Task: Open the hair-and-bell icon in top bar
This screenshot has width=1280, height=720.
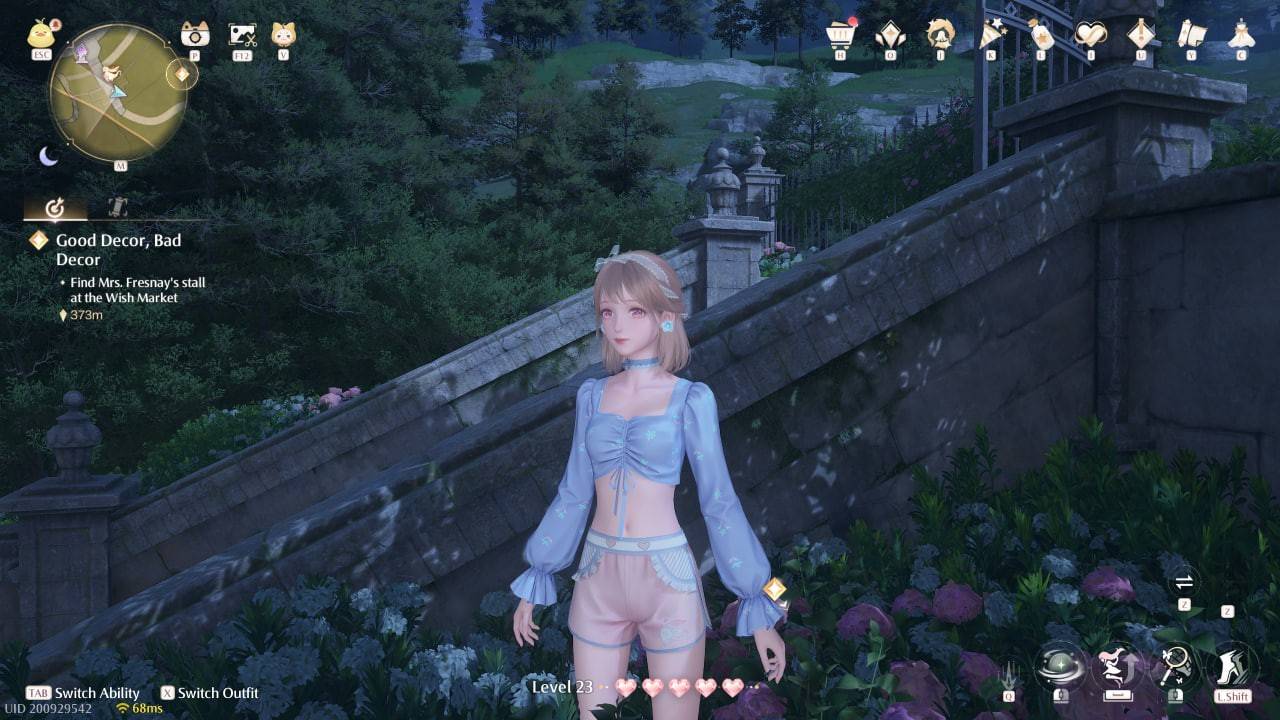Action: (940, 35)
